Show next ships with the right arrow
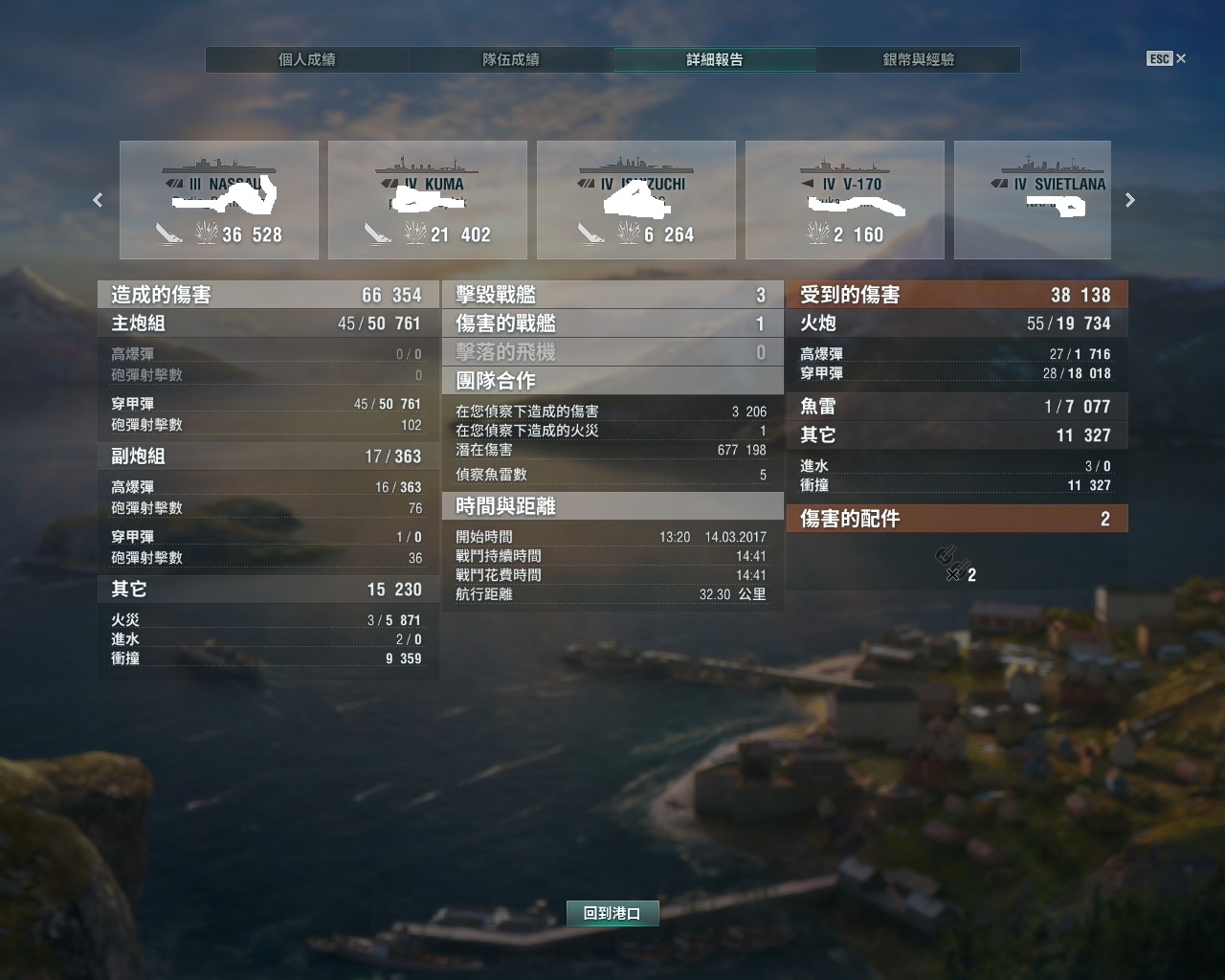The height and width of the screenshot is (980, 1225). point(1130,200)
